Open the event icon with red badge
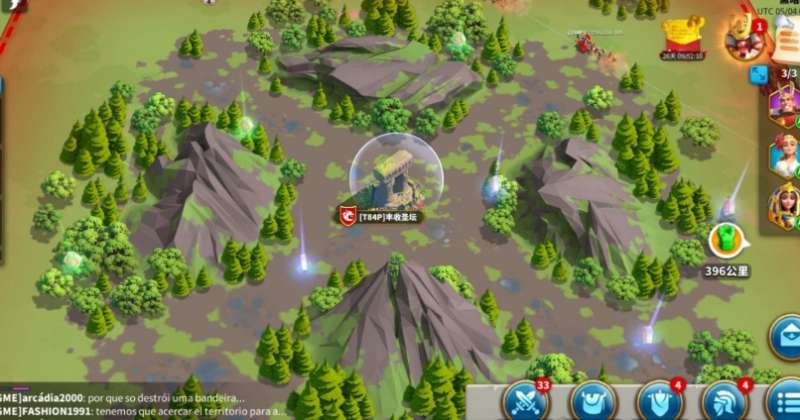Image resolution: width=800 pixels, height=420 pixels. (x=745, y=38)
